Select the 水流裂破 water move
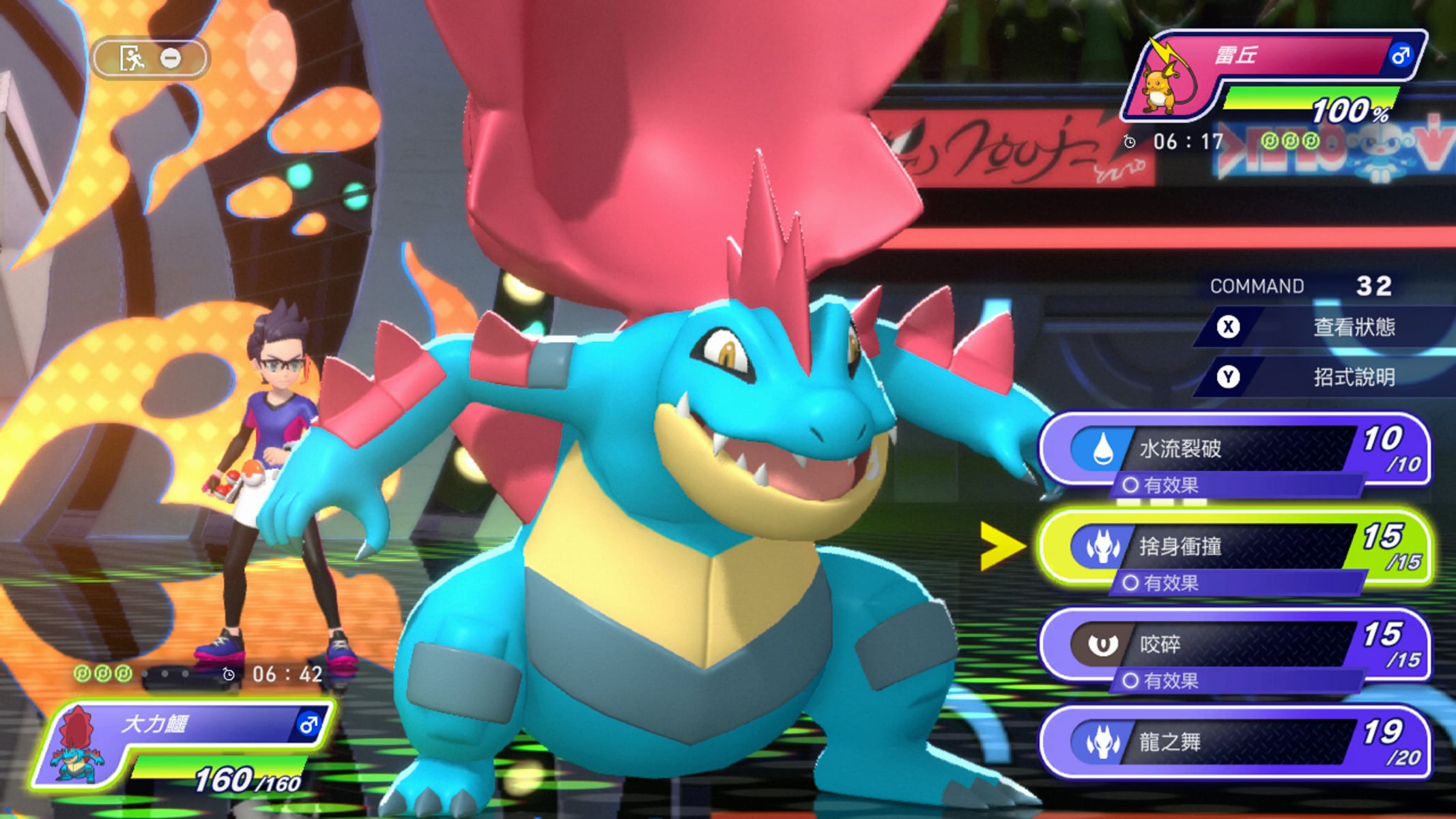Image resolution: width=1456 pixels, height=819 pixels. click(x=1234, y=450)
